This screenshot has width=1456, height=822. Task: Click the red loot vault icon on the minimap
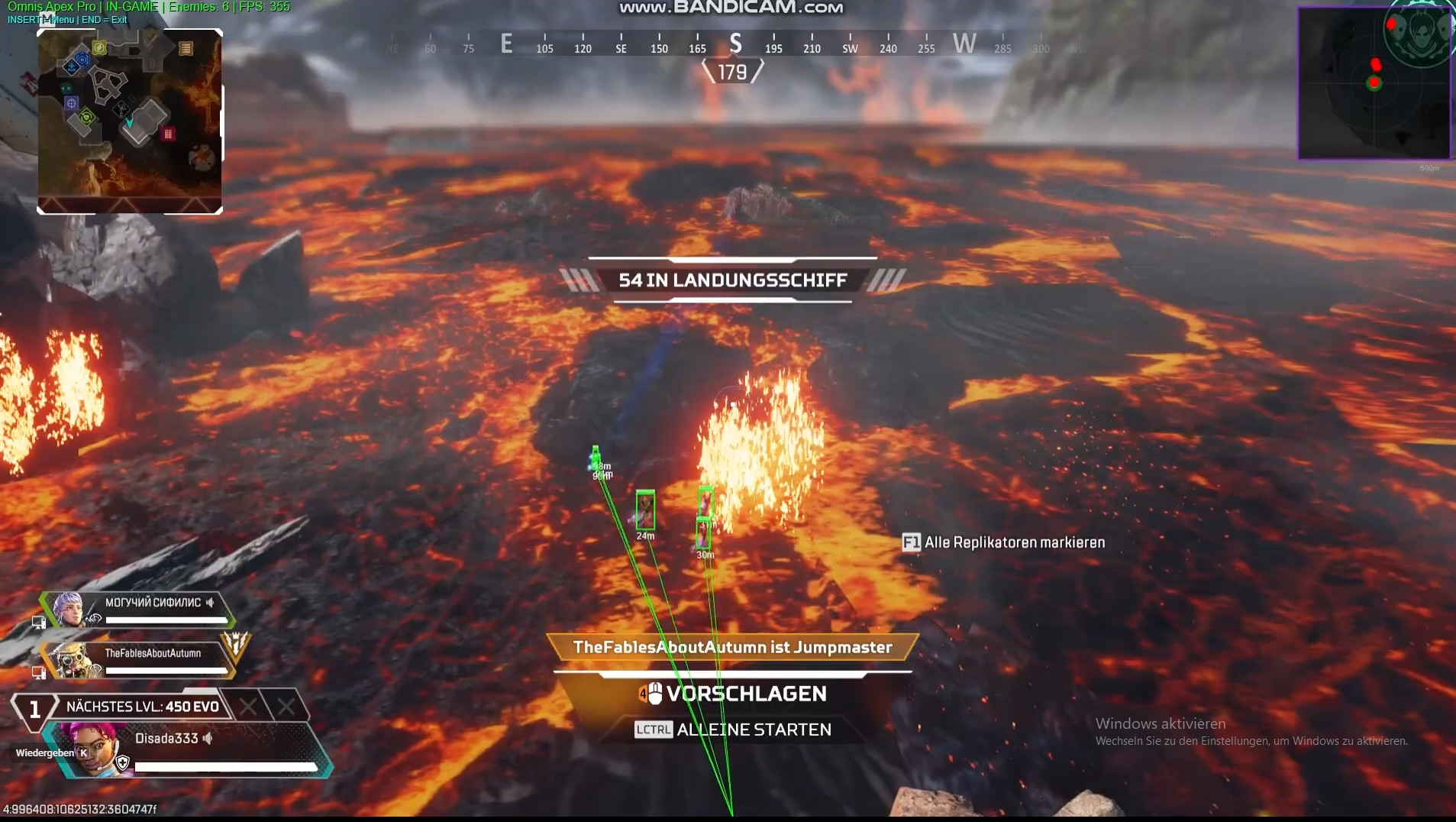168,133
